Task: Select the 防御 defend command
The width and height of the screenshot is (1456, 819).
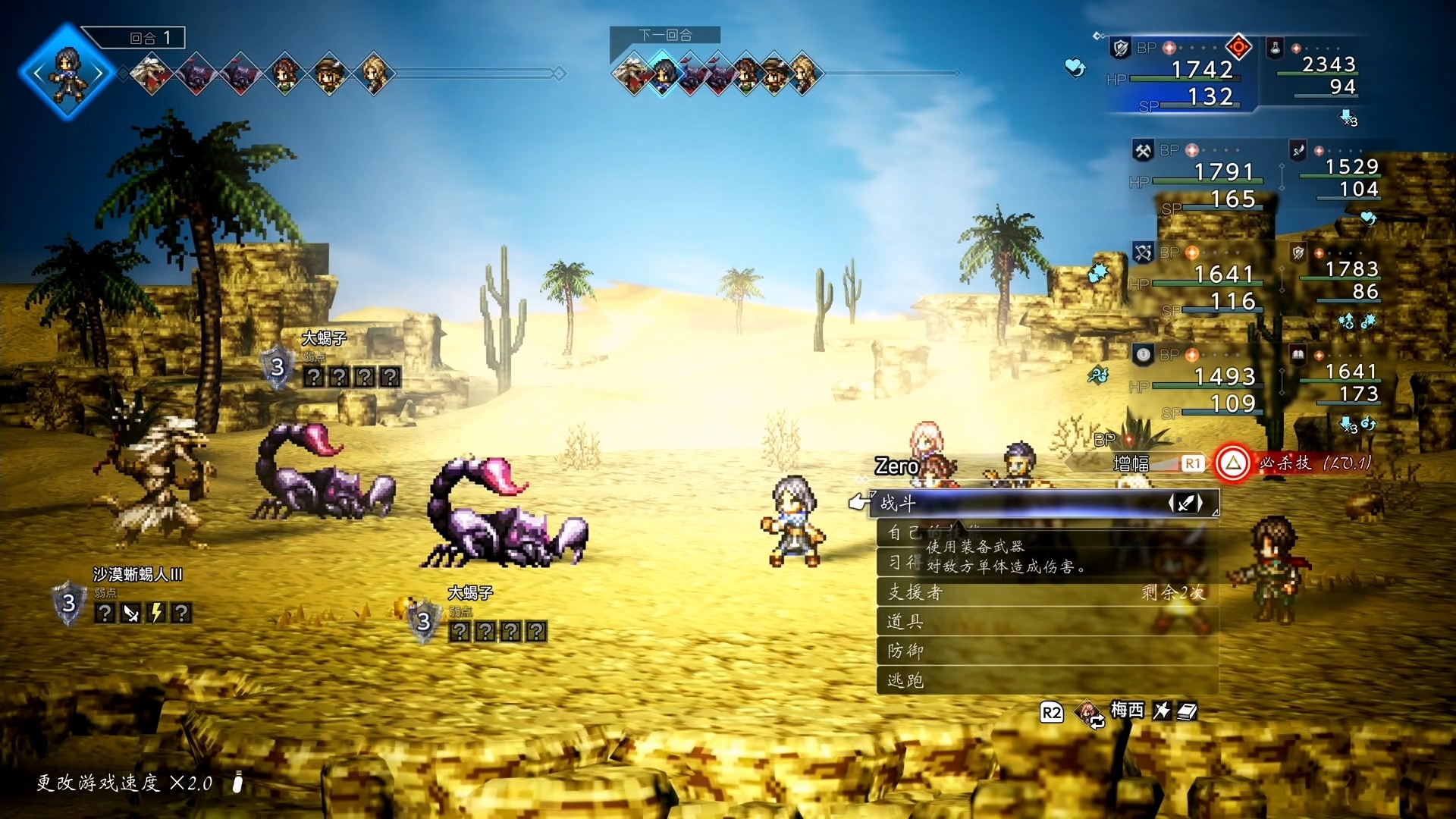Action: click(1046, 651)
